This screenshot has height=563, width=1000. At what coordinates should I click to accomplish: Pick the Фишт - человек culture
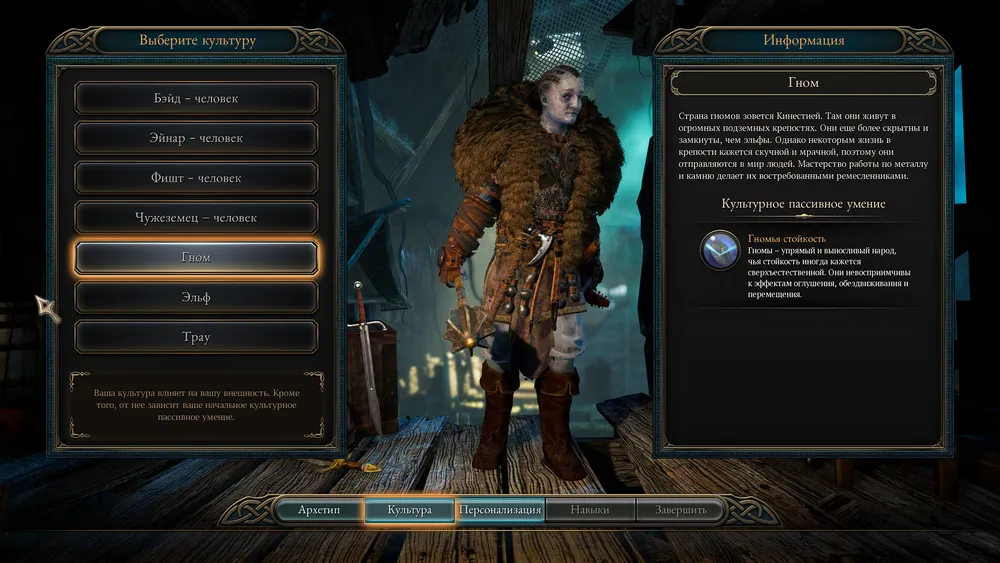196,178
